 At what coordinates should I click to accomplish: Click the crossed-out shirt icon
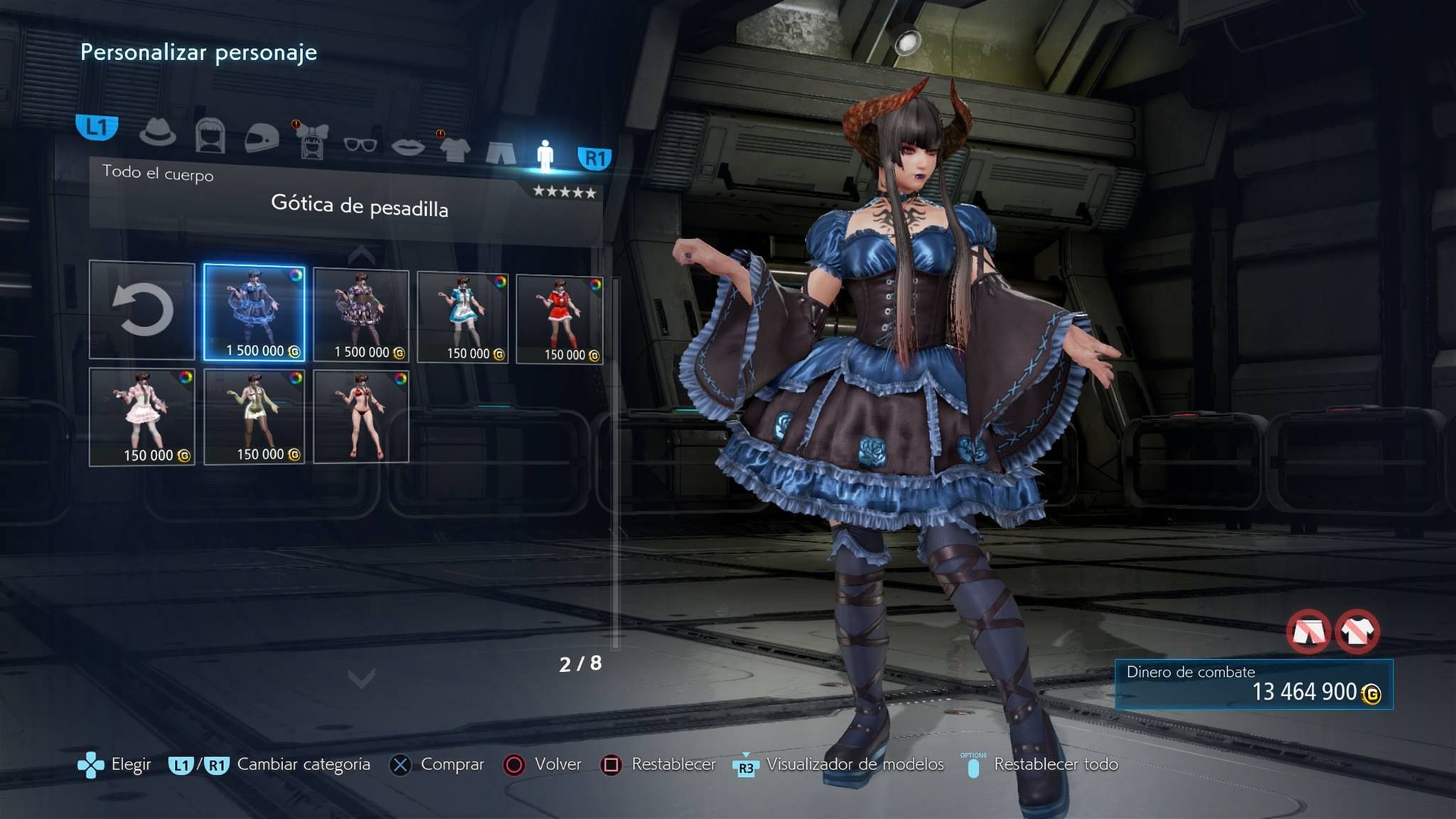1357,631
